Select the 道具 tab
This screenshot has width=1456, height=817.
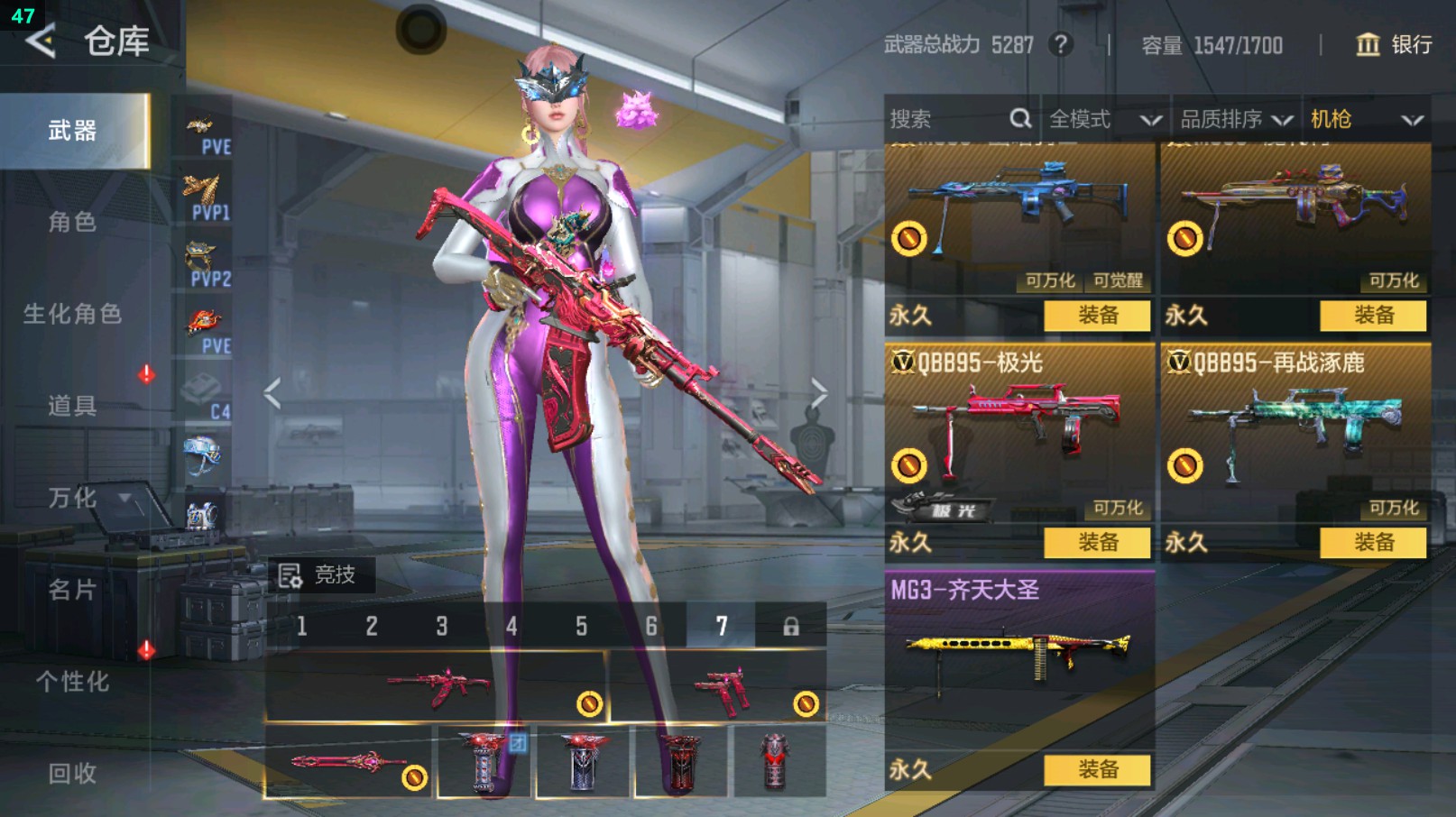coord(72,406)
